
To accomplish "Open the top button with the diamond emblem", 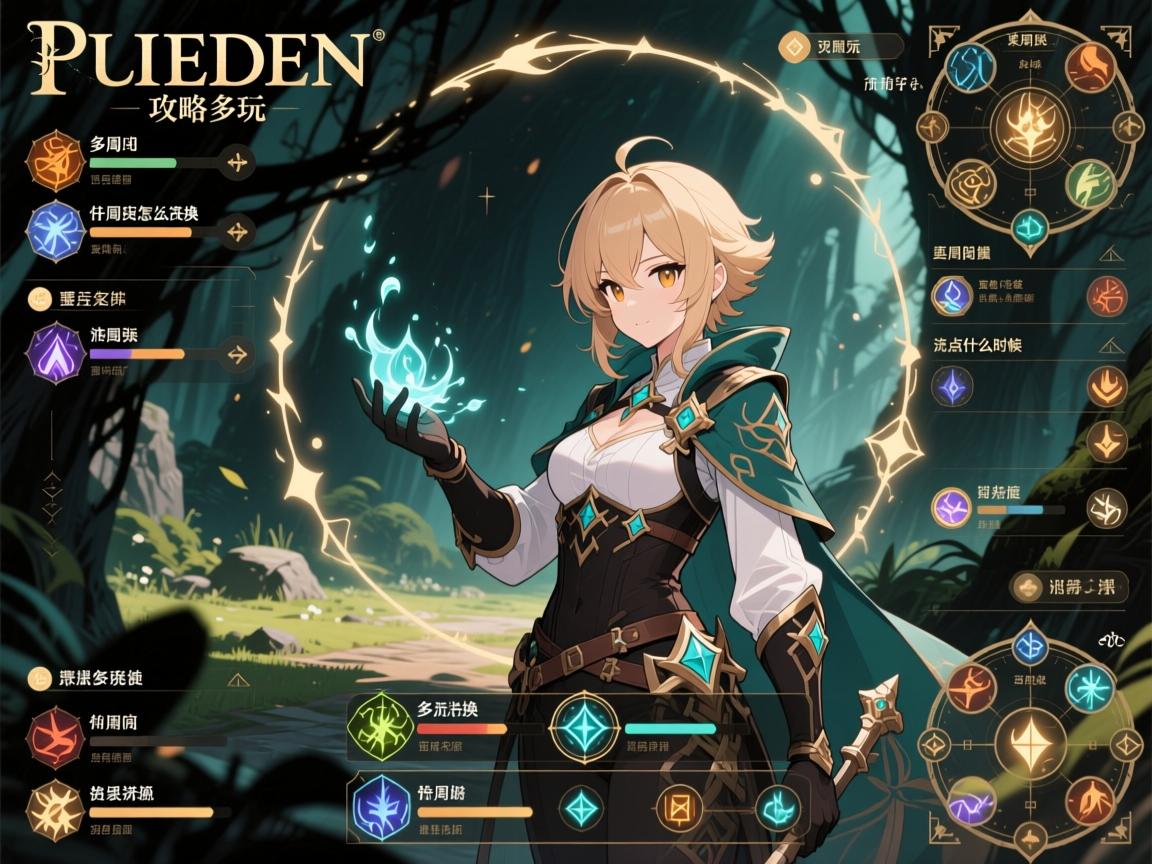I will 840,46.
